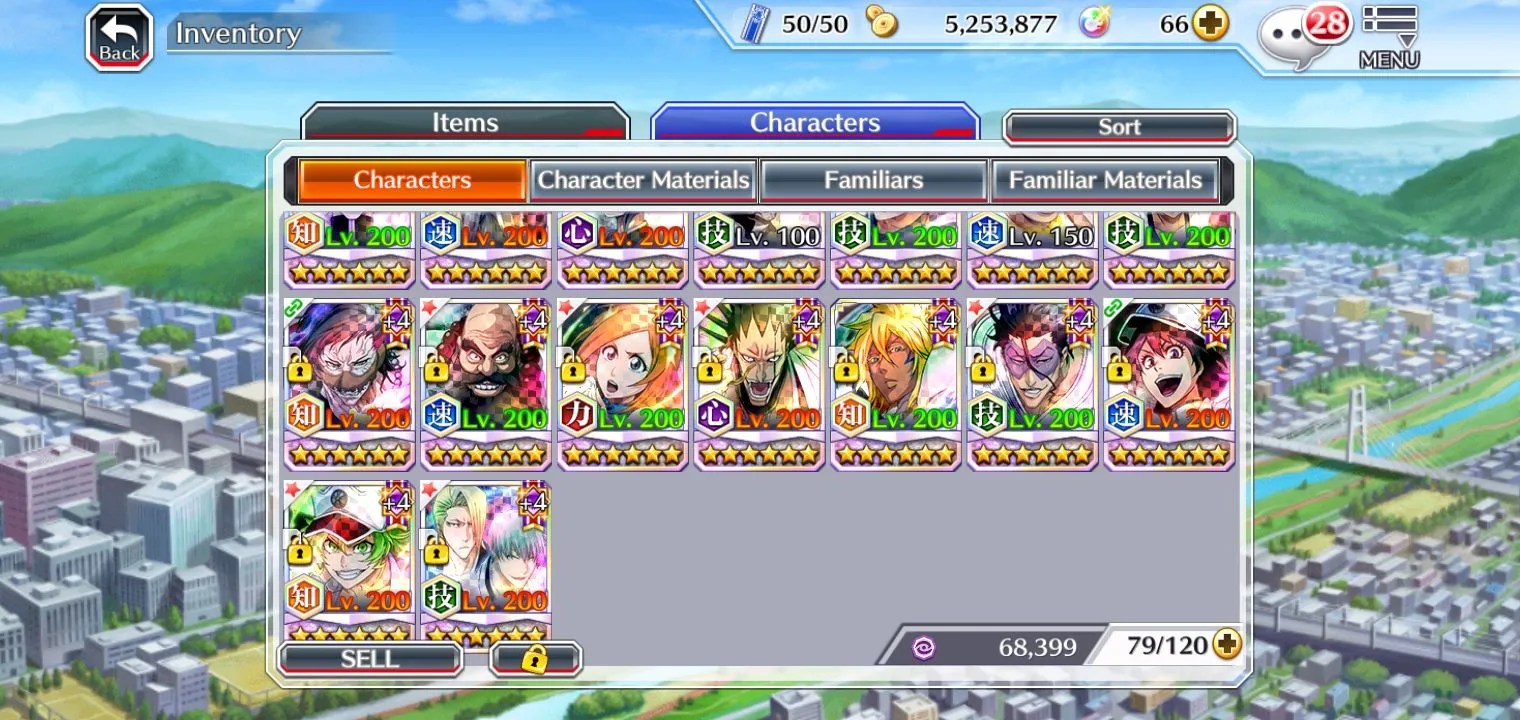Viewport: 1520px width, 720px height.
Task: Switch to the Items tab
Action: coord(465,123)
